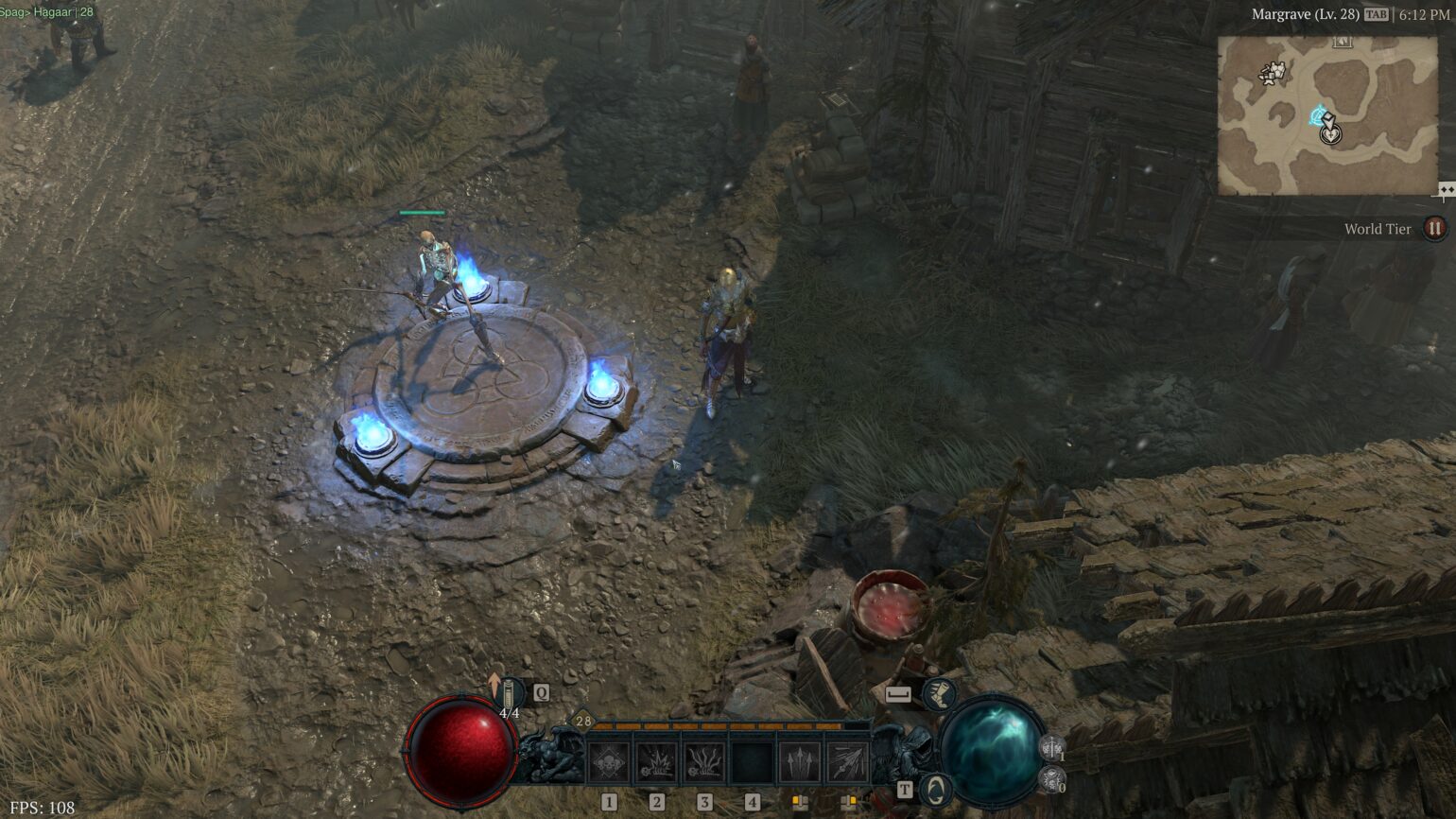Viewport: 1456px width, 819px height.
Task: Click the tendrils skill icon in slot 3
Action: pos(706,760)
